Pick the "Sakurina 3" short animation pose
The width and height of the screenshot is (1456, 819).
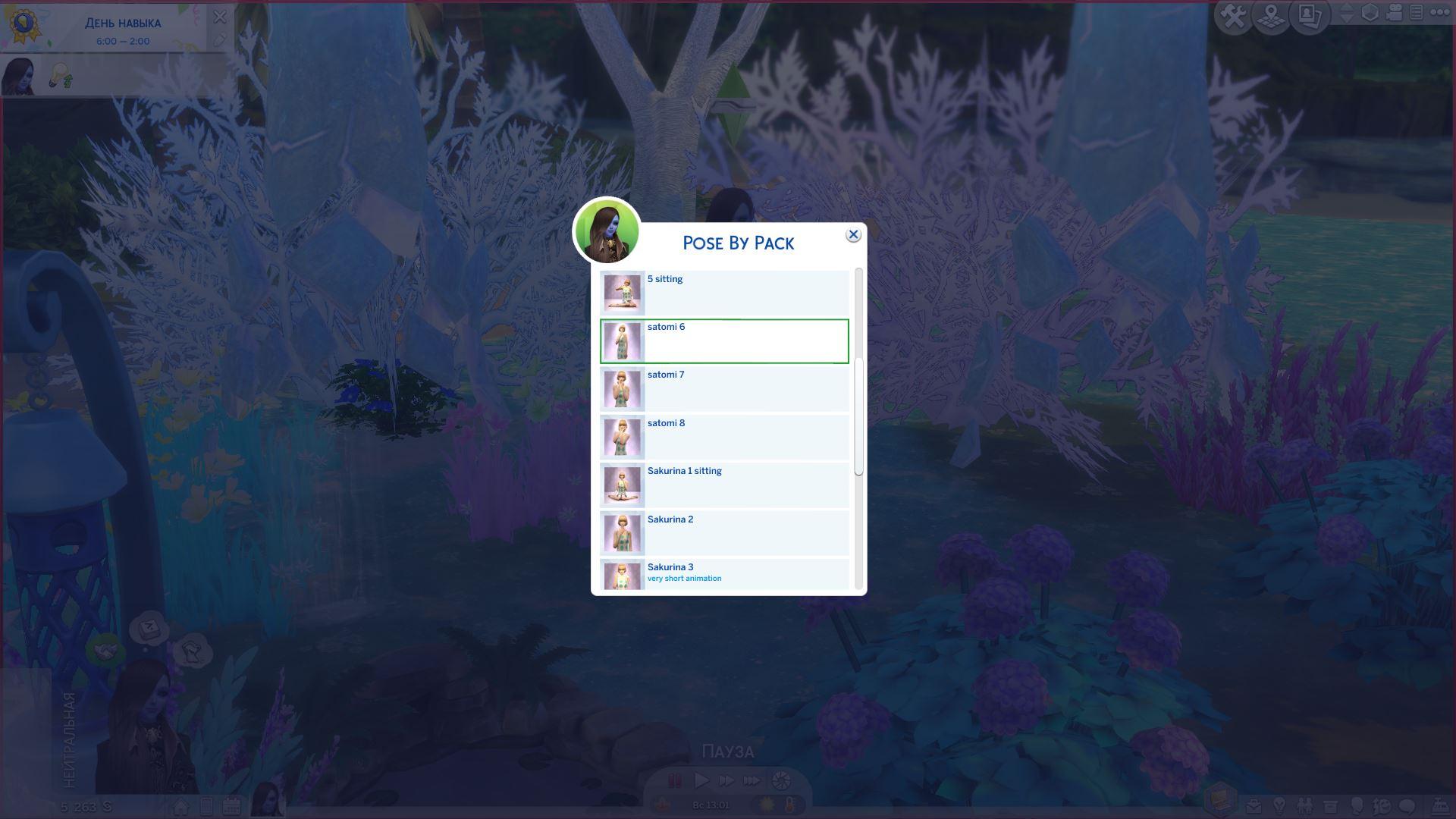click(724, 575)
